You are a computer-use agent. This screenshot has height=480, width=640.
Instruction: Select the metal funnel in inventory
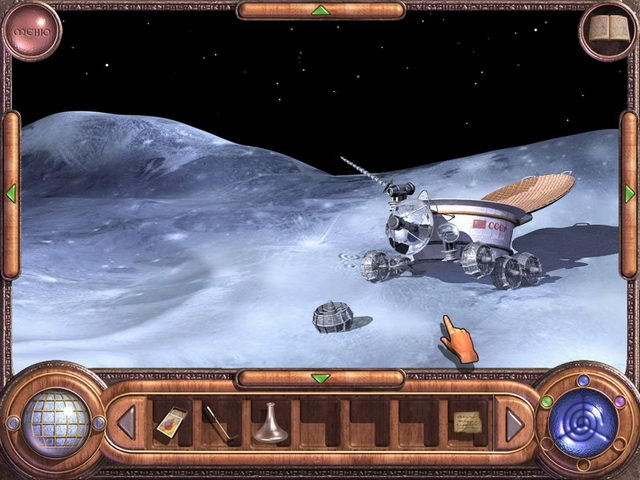pyautogui.click(x=268, y=423)
